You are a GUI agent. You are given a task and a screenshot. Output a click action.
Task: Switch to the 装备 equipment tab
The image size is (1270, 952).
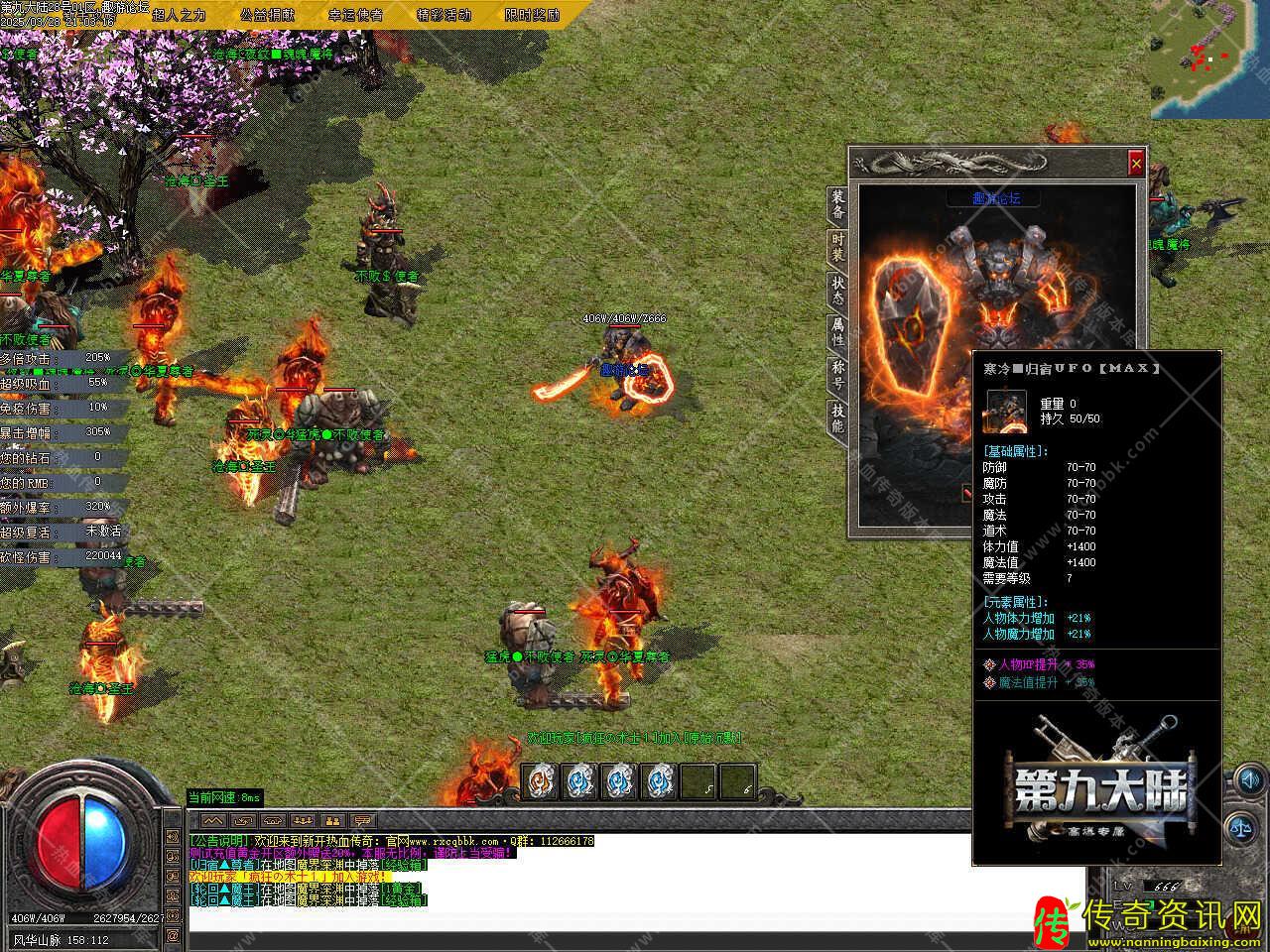click(x=838, y=204)
